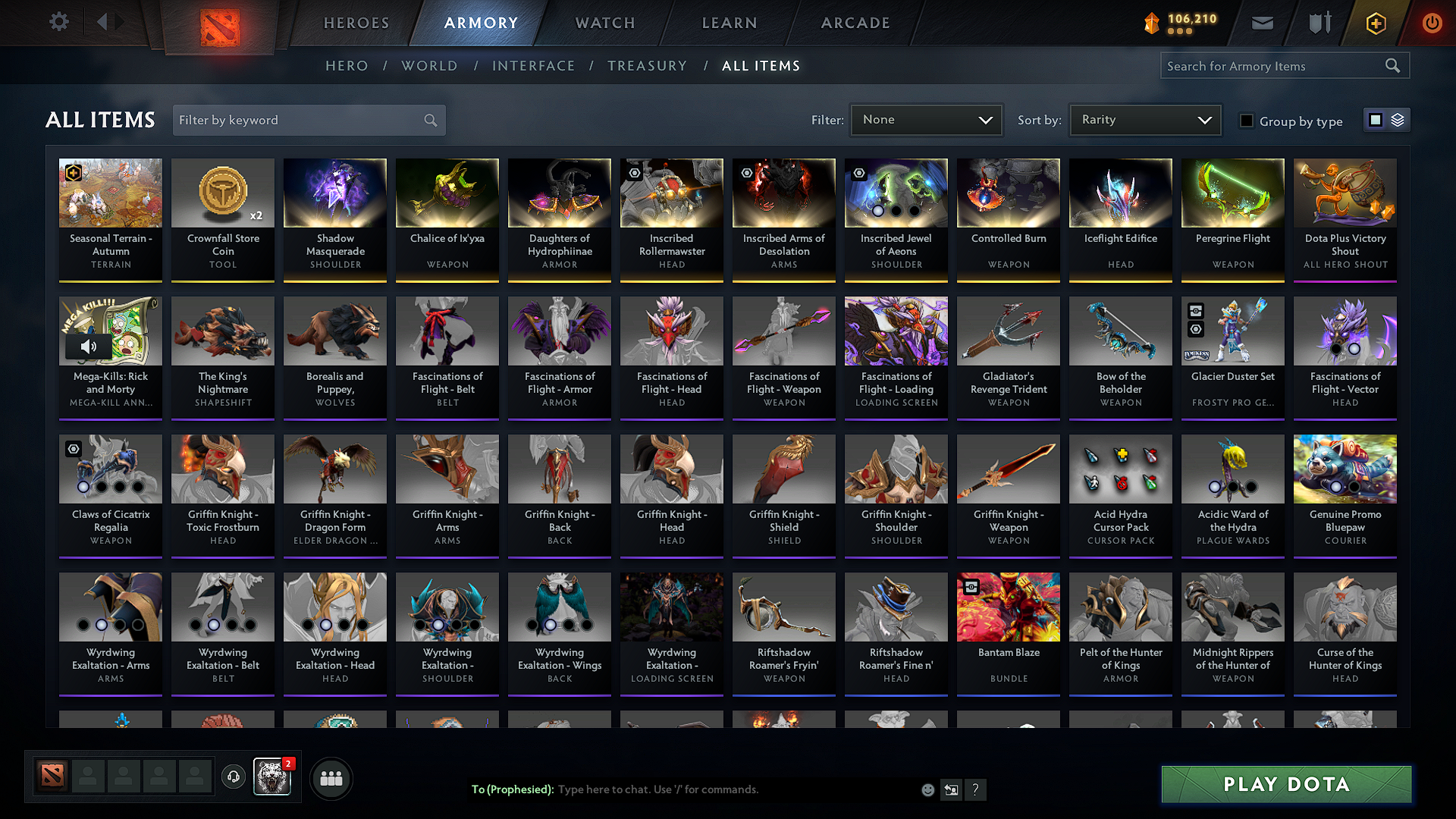Open the friends list people icon
The image size is (1456, 819).
[331, 777]
